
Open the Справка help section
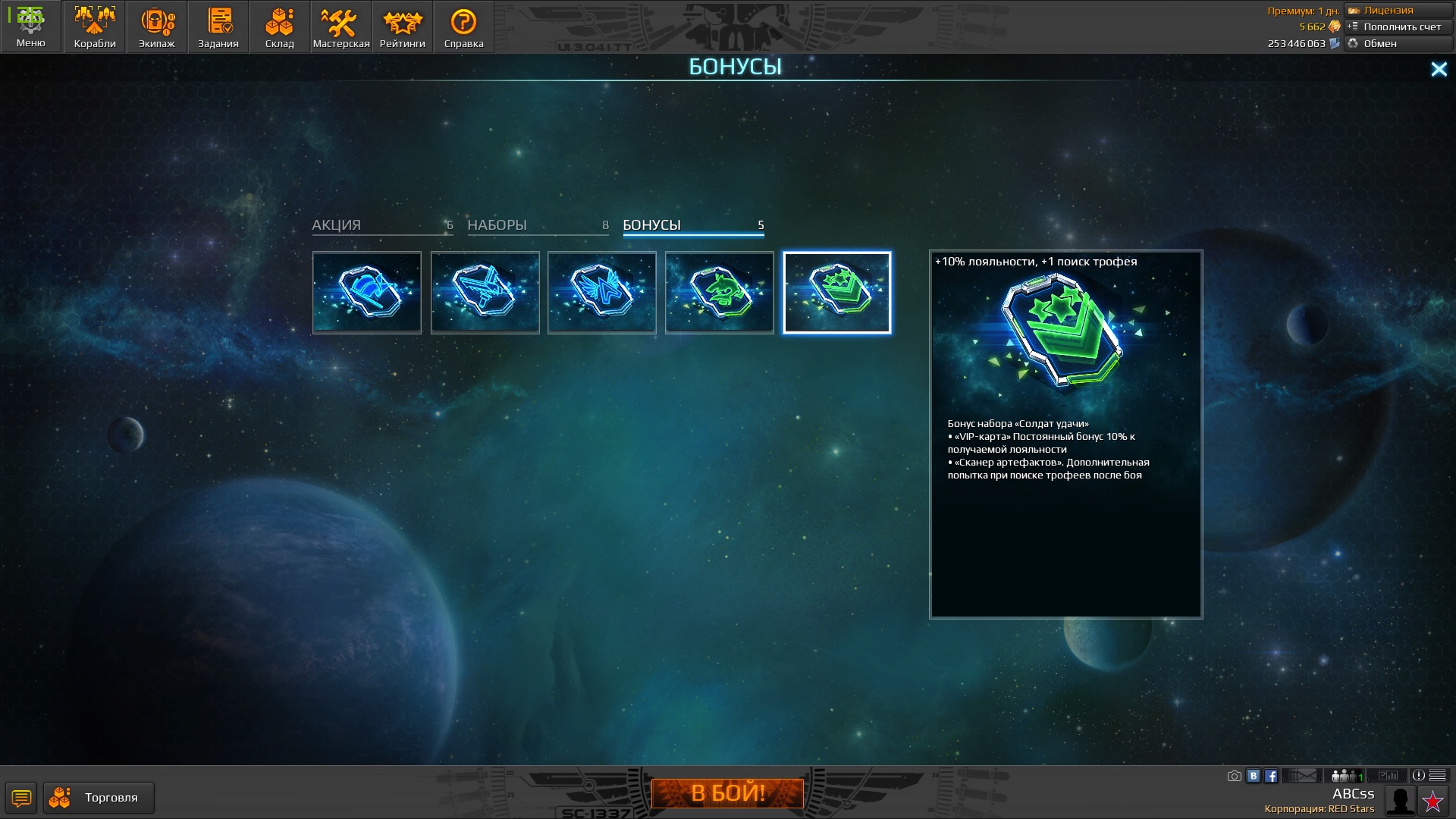tap(463, 27)
